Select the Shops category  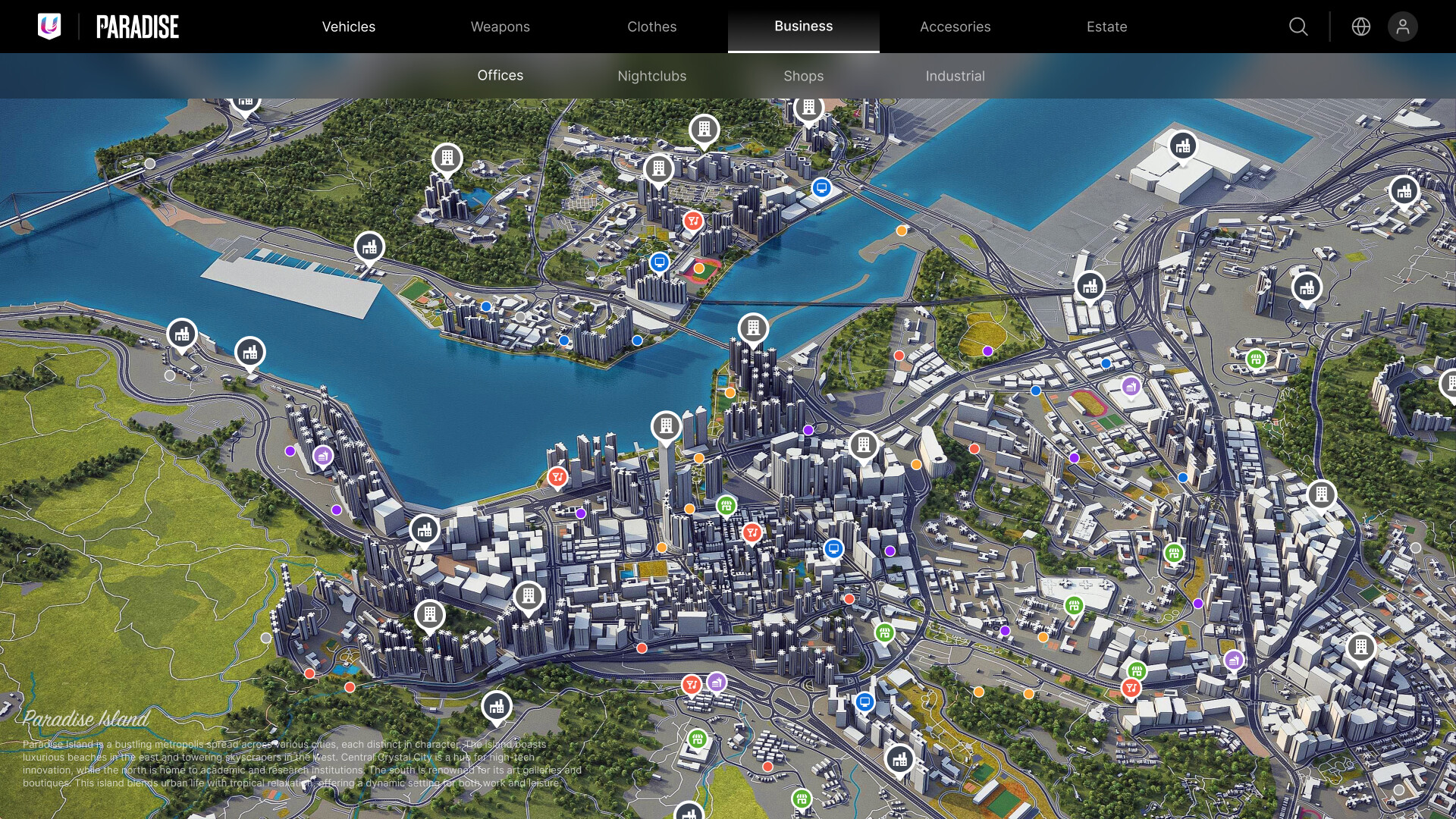(804, 75)
